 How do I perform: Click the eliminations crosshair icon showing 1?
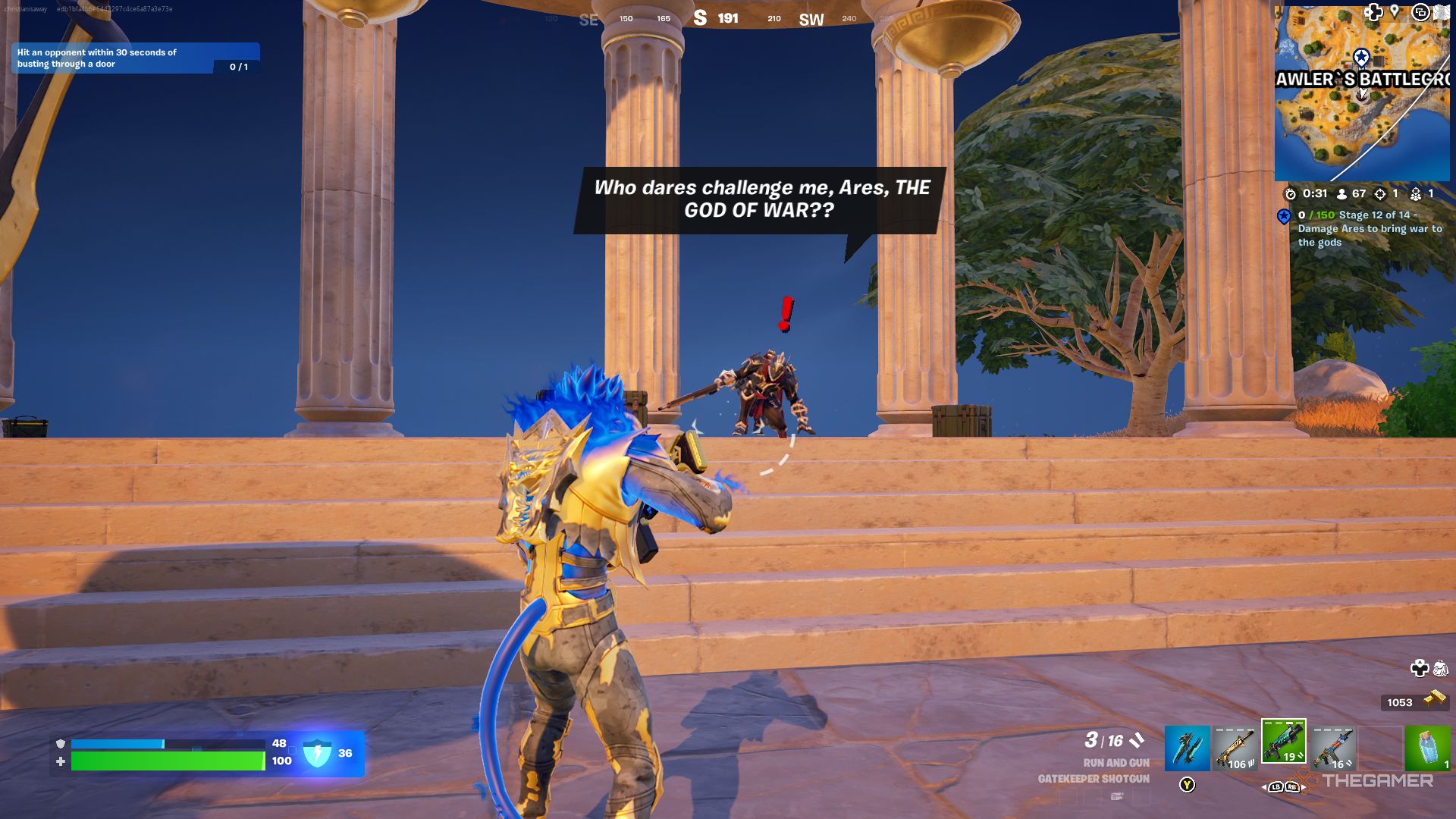click(1379, 193)
